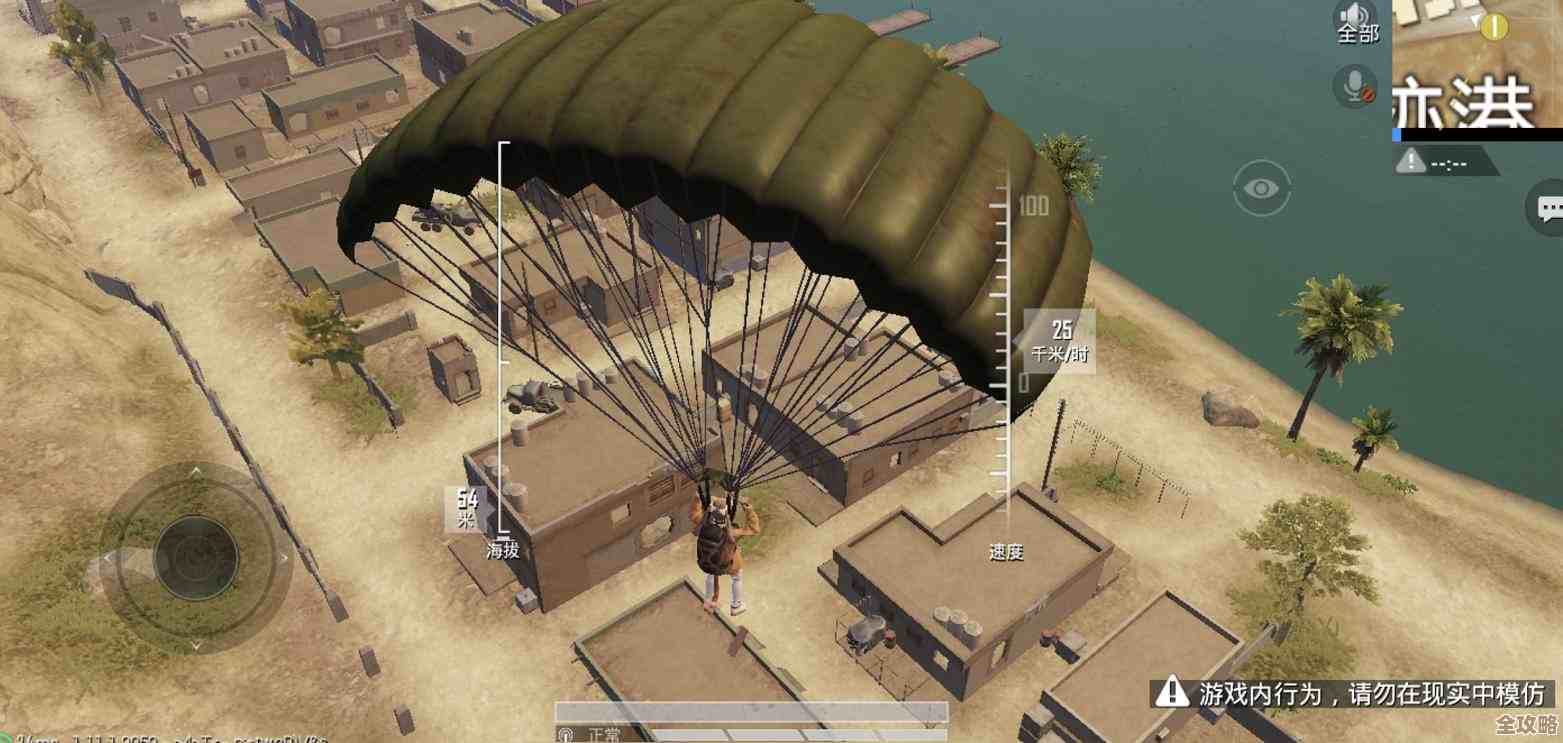Screen dimensions: 1563x743
Task: Tap the virtual movement joystick
Action: [x=196, y=557]
